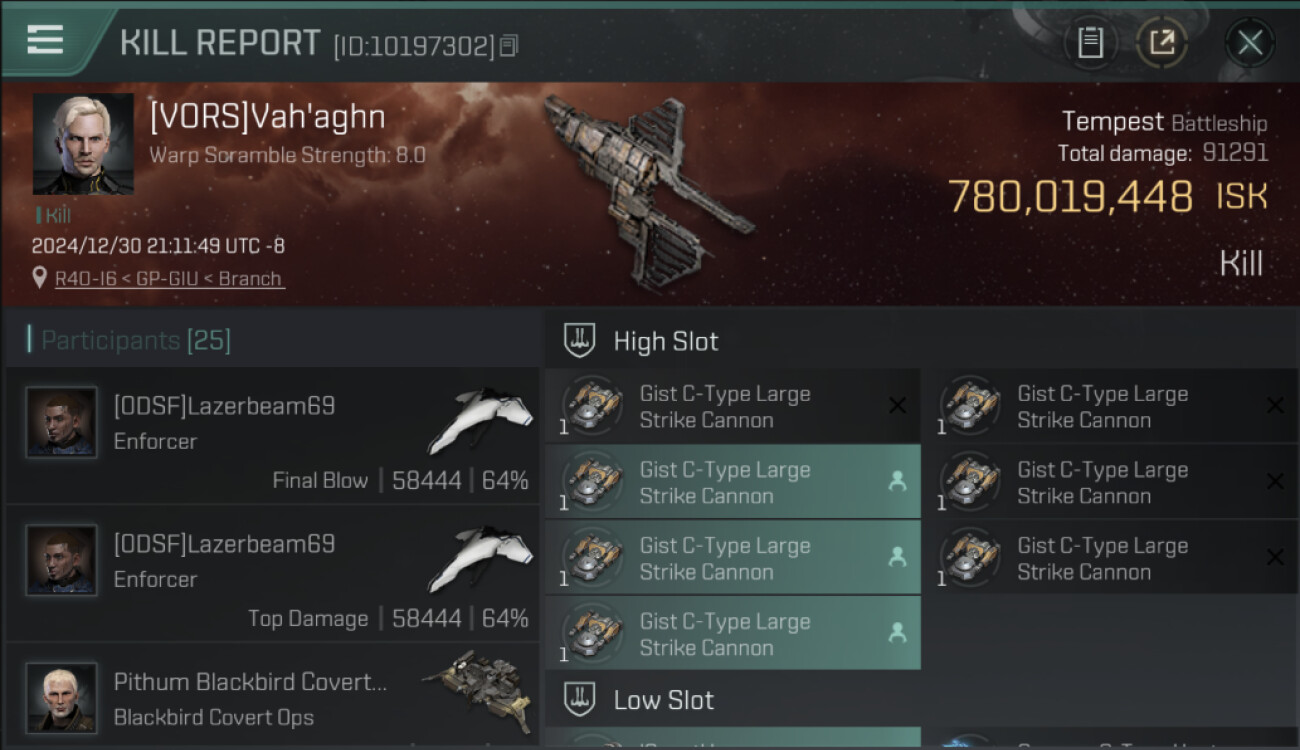The image size is (1300, 750).
Task: Open the R40-I6 location link
Action: pos(169,279)
